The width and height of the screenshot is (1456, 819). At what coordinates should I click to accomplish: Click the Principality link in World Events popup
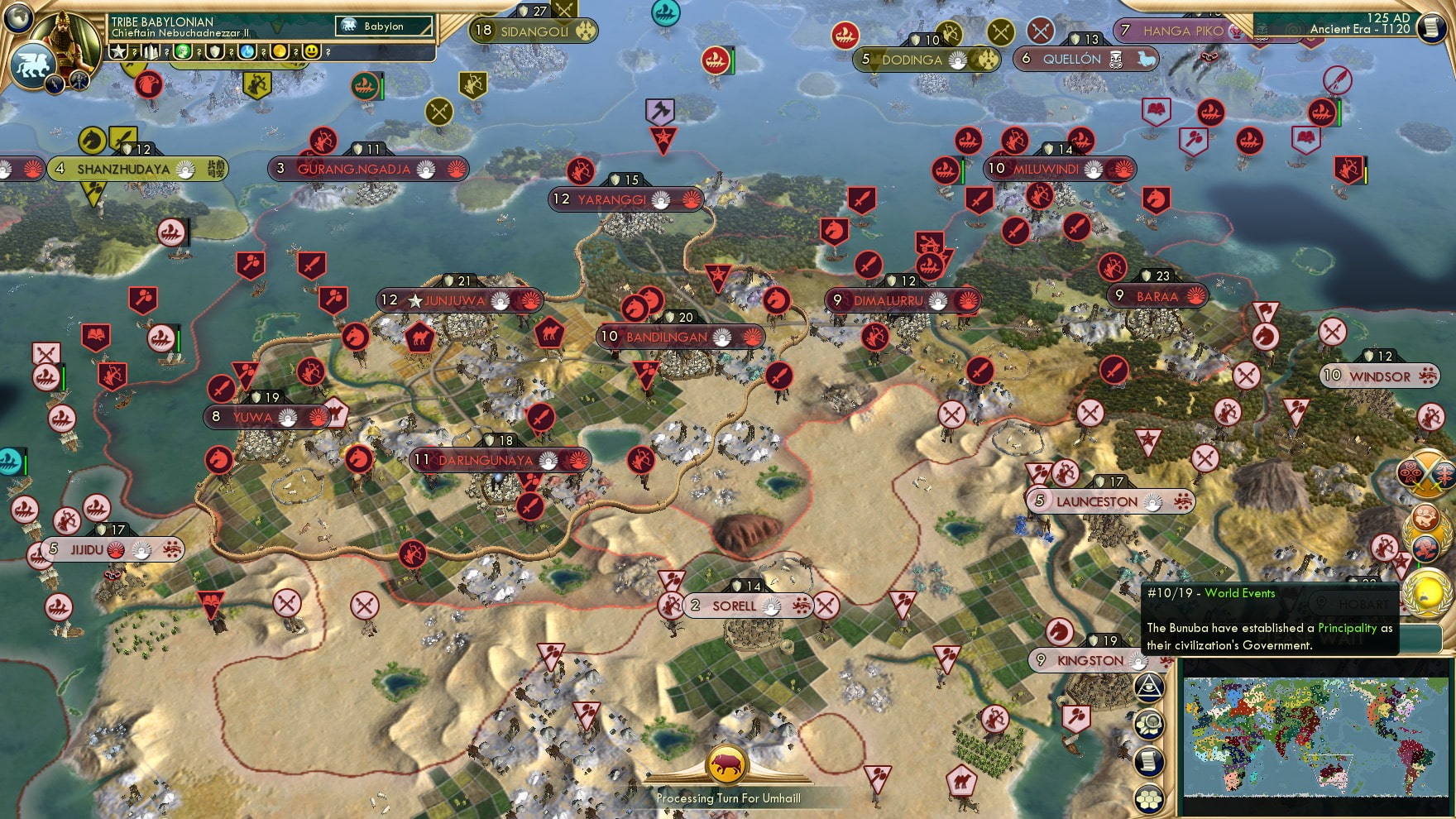(x=1345, y=629)
